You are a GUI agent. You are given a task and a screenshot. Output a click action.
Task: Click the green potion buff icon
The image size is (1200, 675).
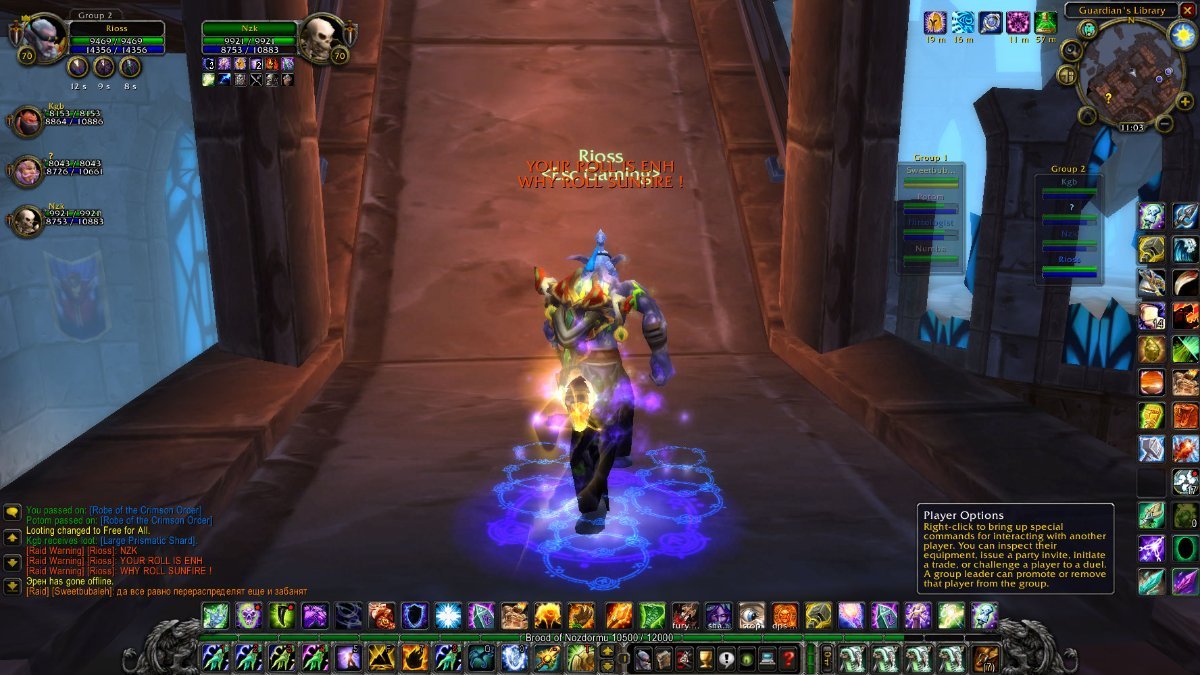pos(1046,23)
